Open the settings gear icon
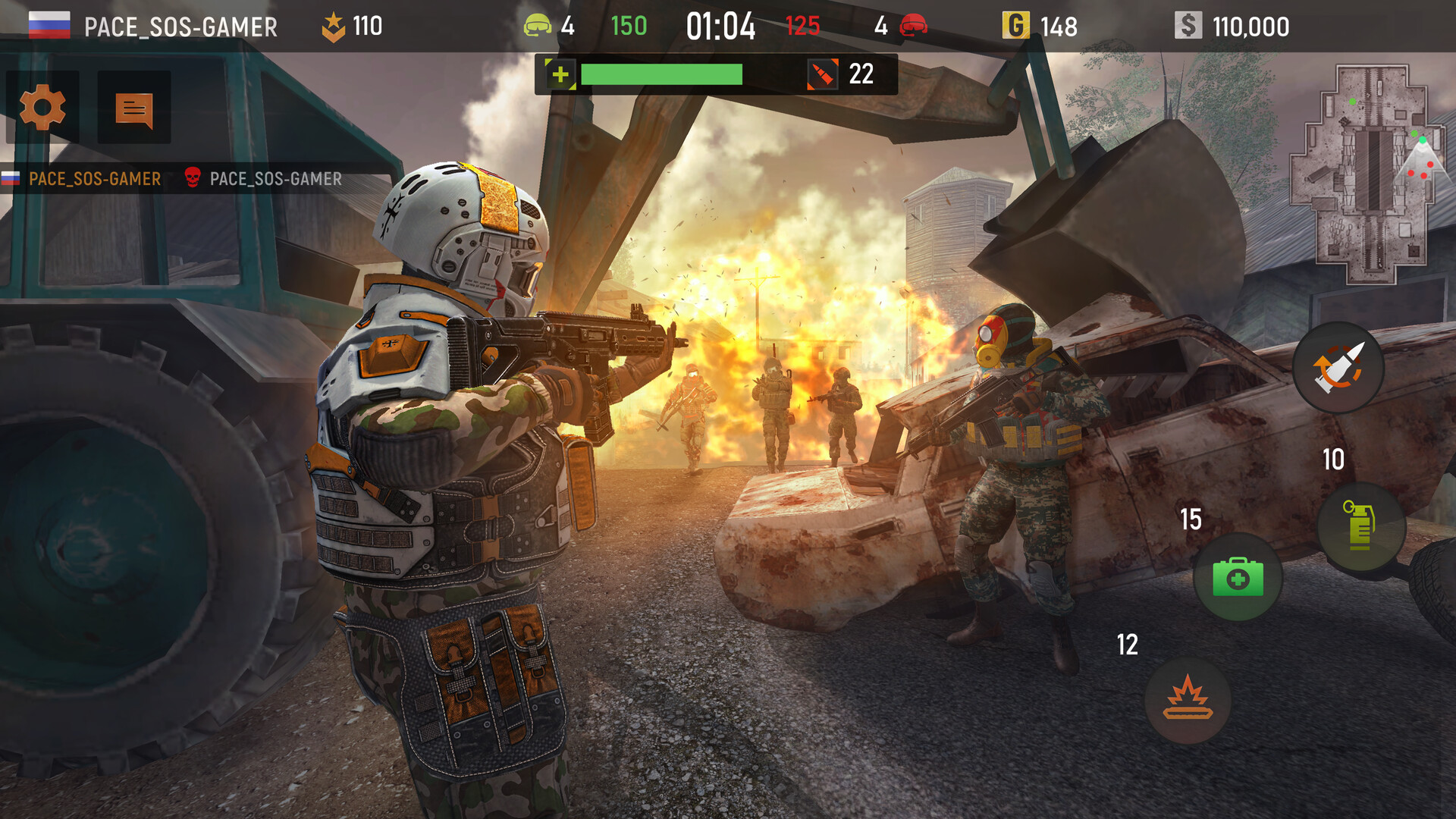The width and height of the screenshot is (1456, 819). coord(42,106)
